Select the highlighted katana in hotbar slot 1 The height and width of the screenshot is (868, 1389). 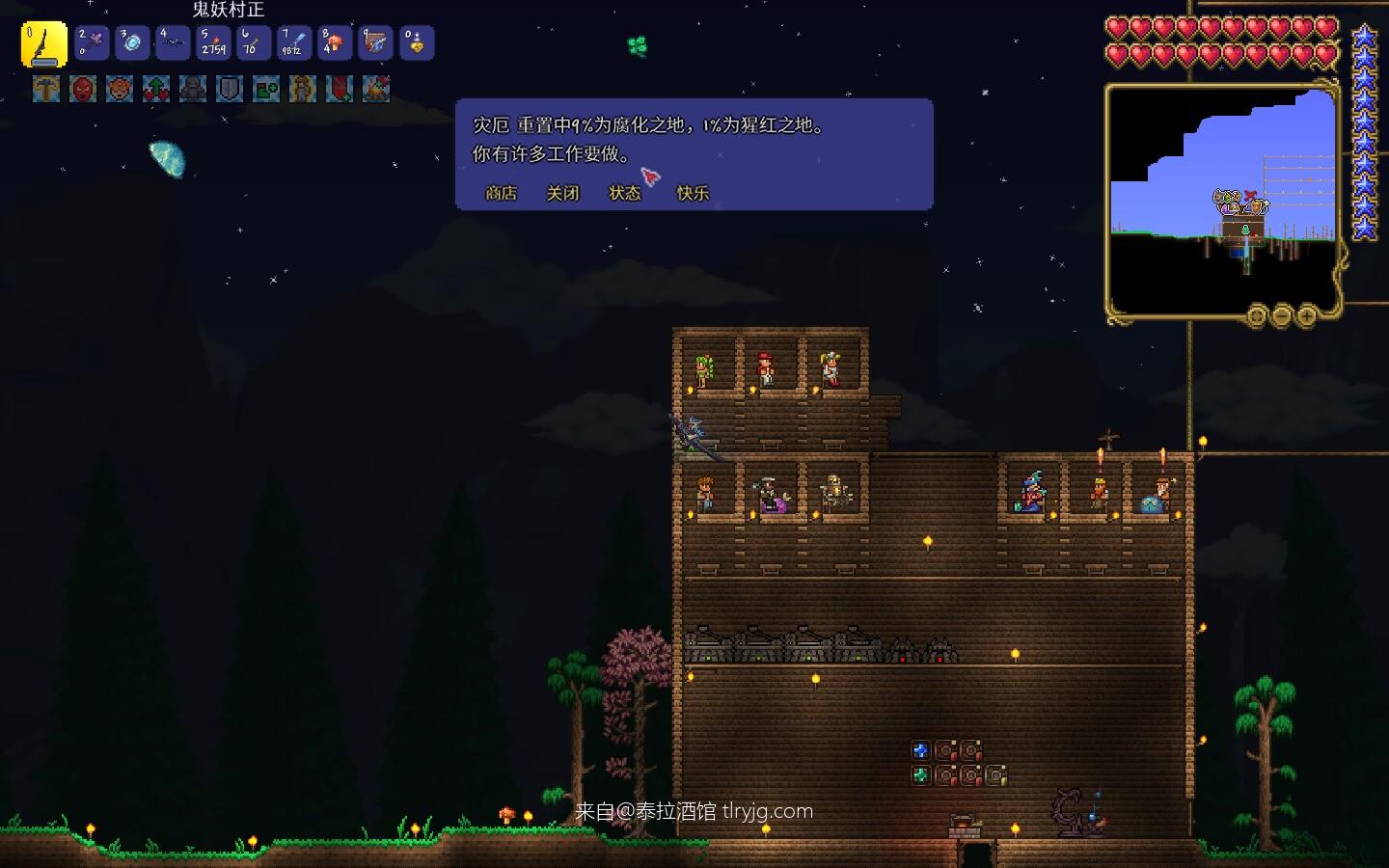[44, 44]
